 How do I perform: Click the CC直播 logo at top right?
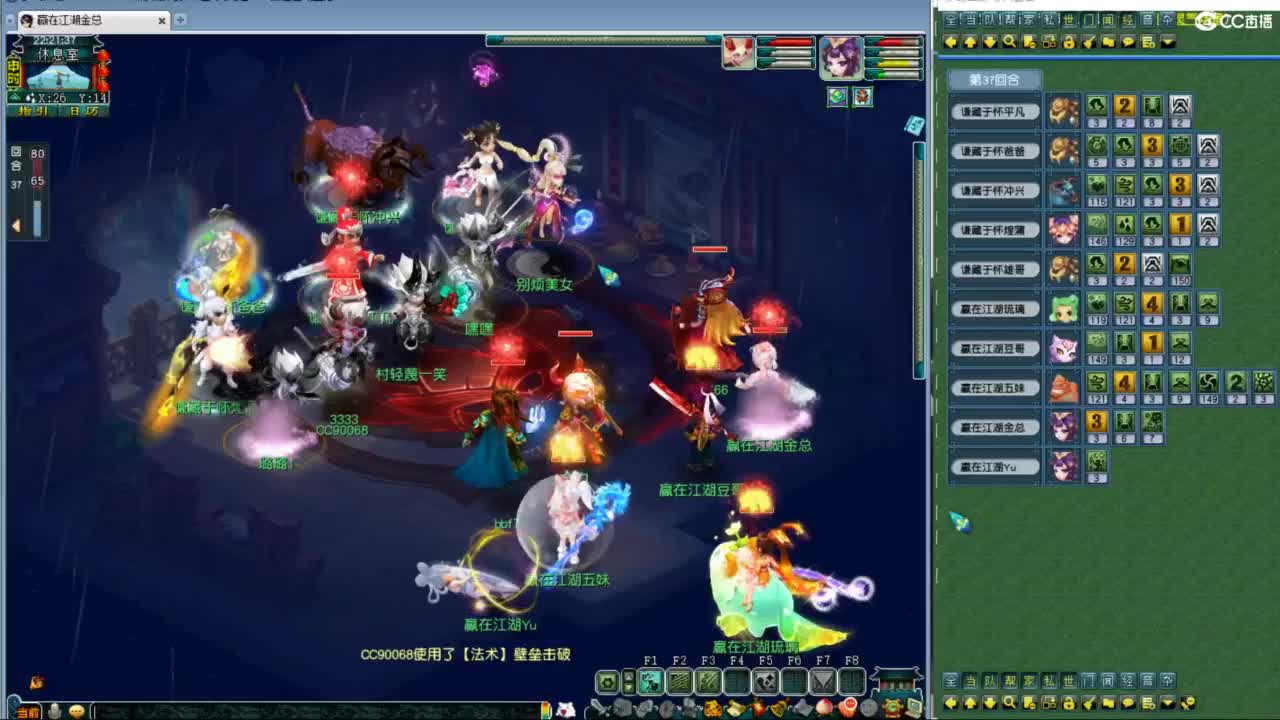1228,20
